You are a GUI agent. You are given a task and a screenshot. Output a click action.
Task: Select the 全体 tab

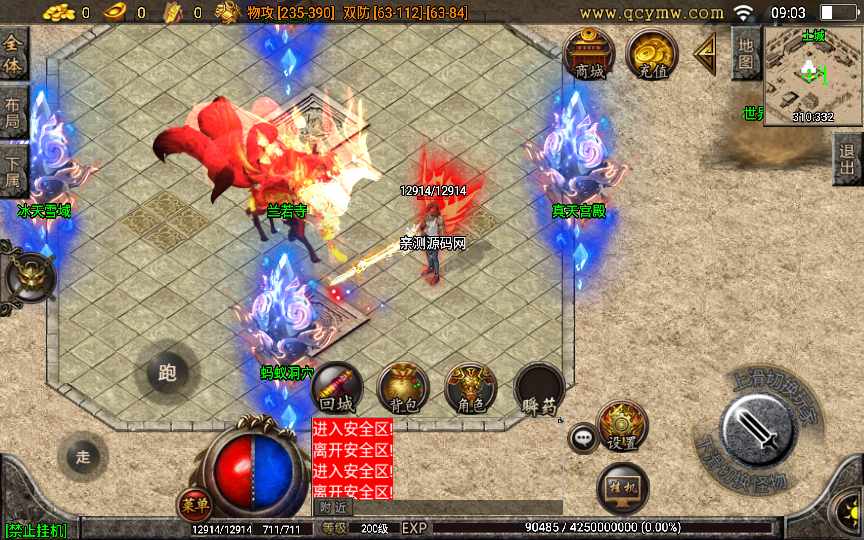tap(13, 54)
